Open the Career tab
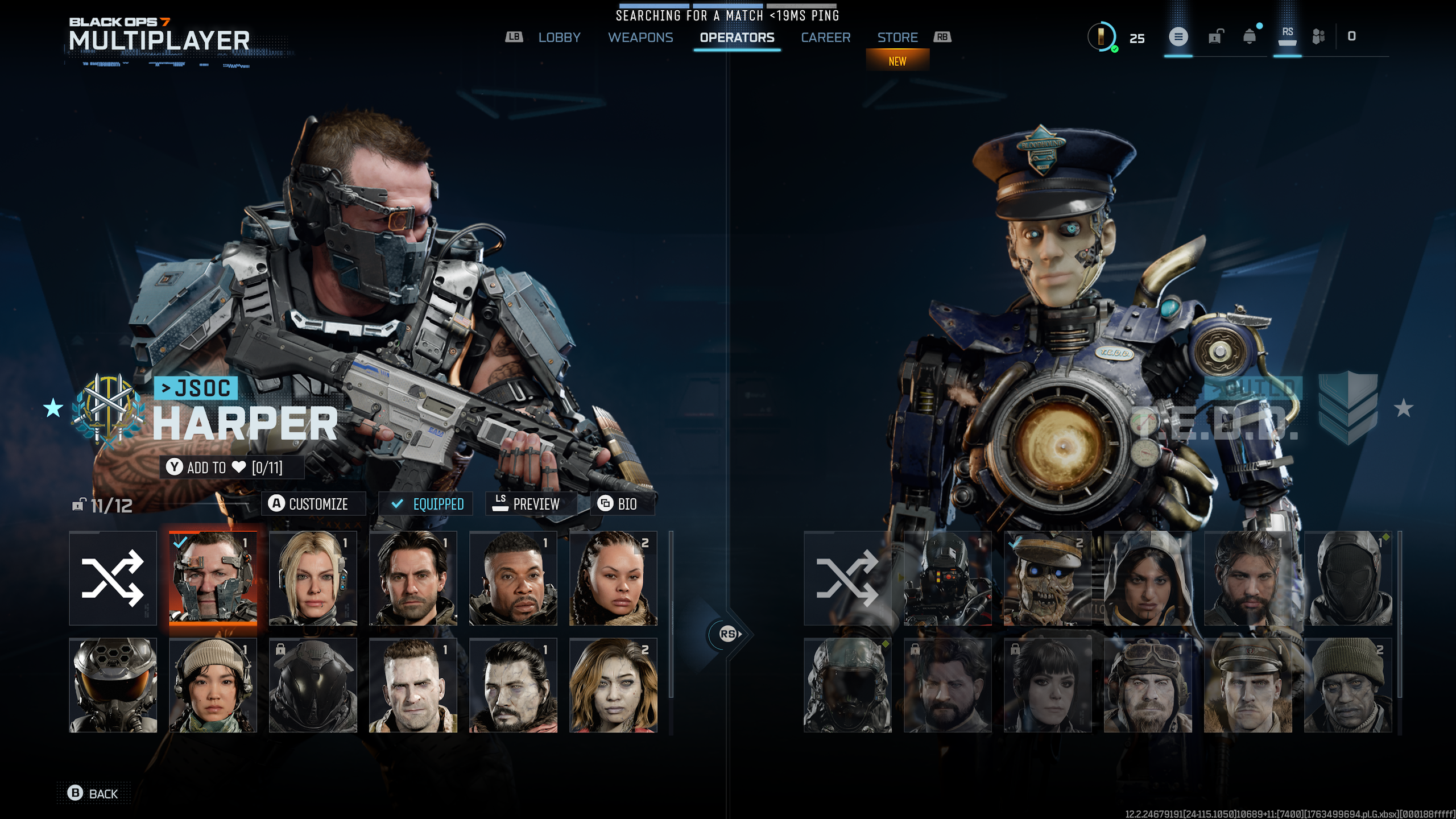 pos(826,38)
